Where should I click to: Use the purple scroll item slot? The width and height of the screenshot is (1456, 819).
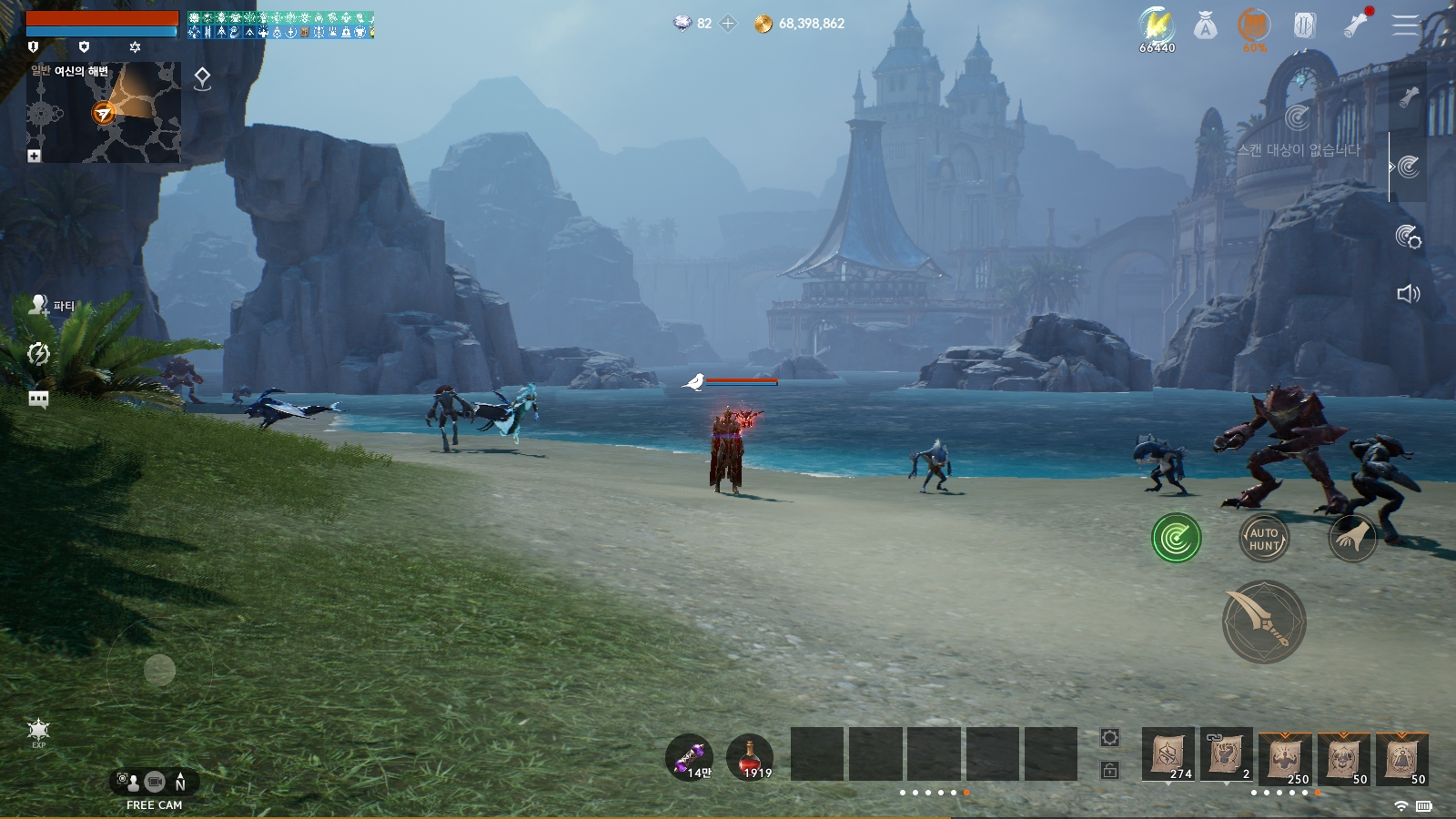pos(690,757)
